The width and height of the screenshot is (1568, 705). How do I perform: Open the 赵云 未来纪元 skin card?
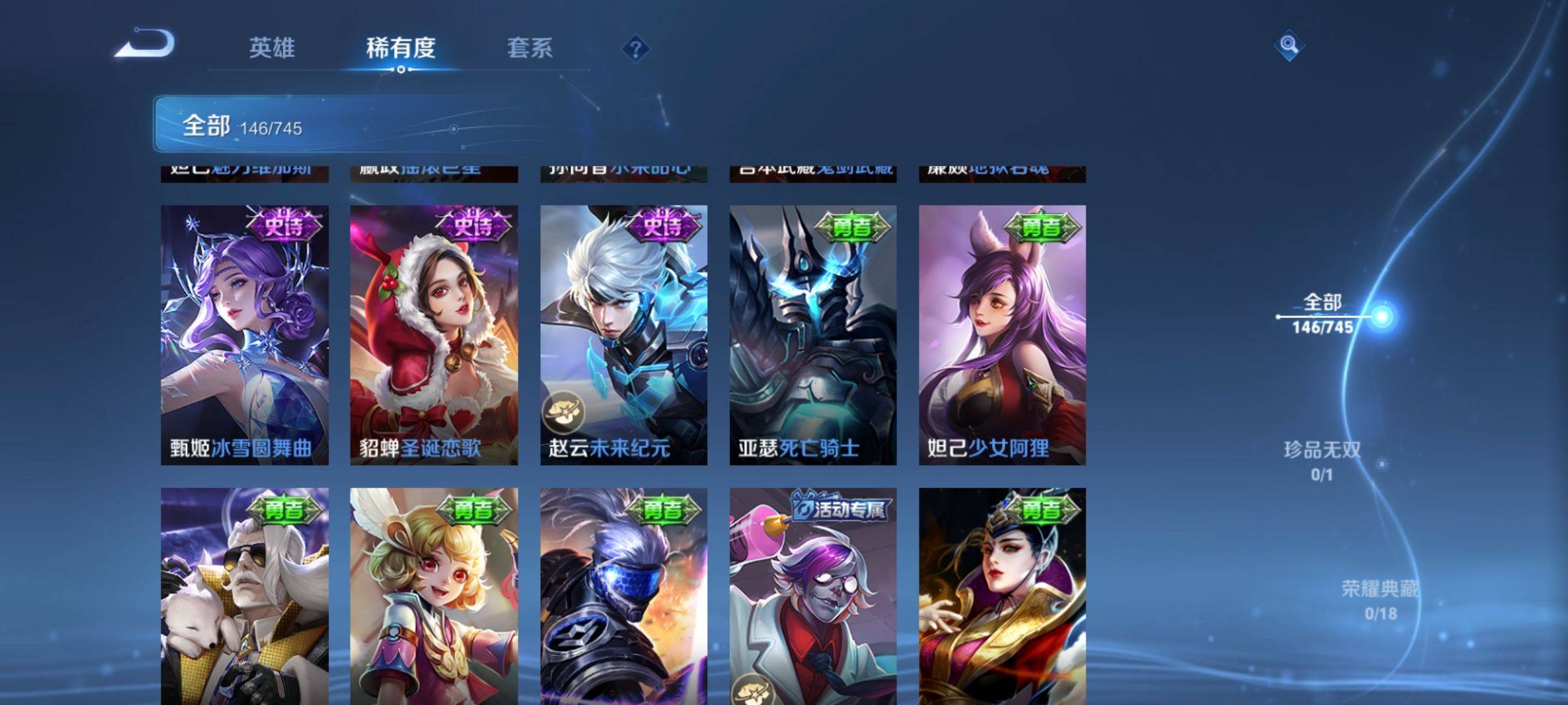pyautogui.click(x=623, y=334)
